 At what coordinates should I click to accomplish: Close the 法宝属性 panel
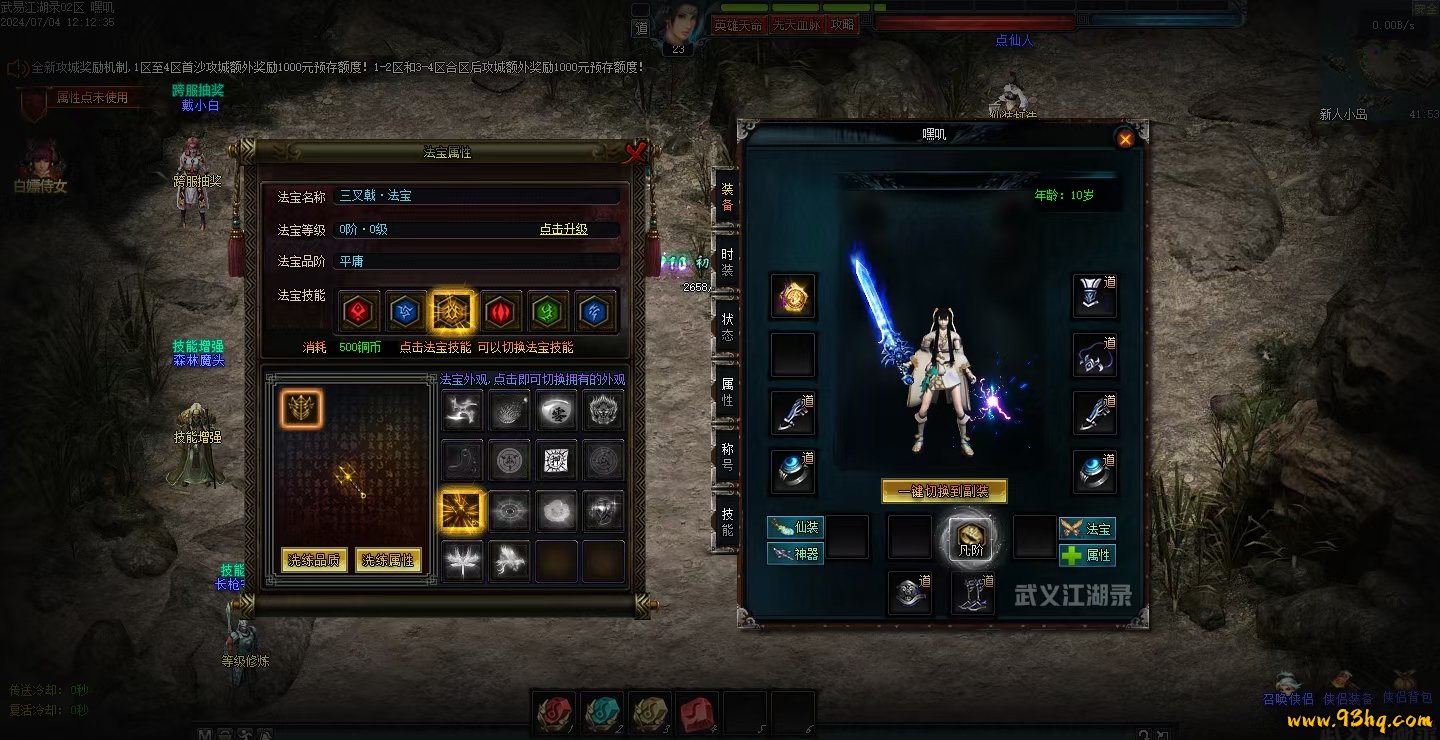click(x=634, y=152)
